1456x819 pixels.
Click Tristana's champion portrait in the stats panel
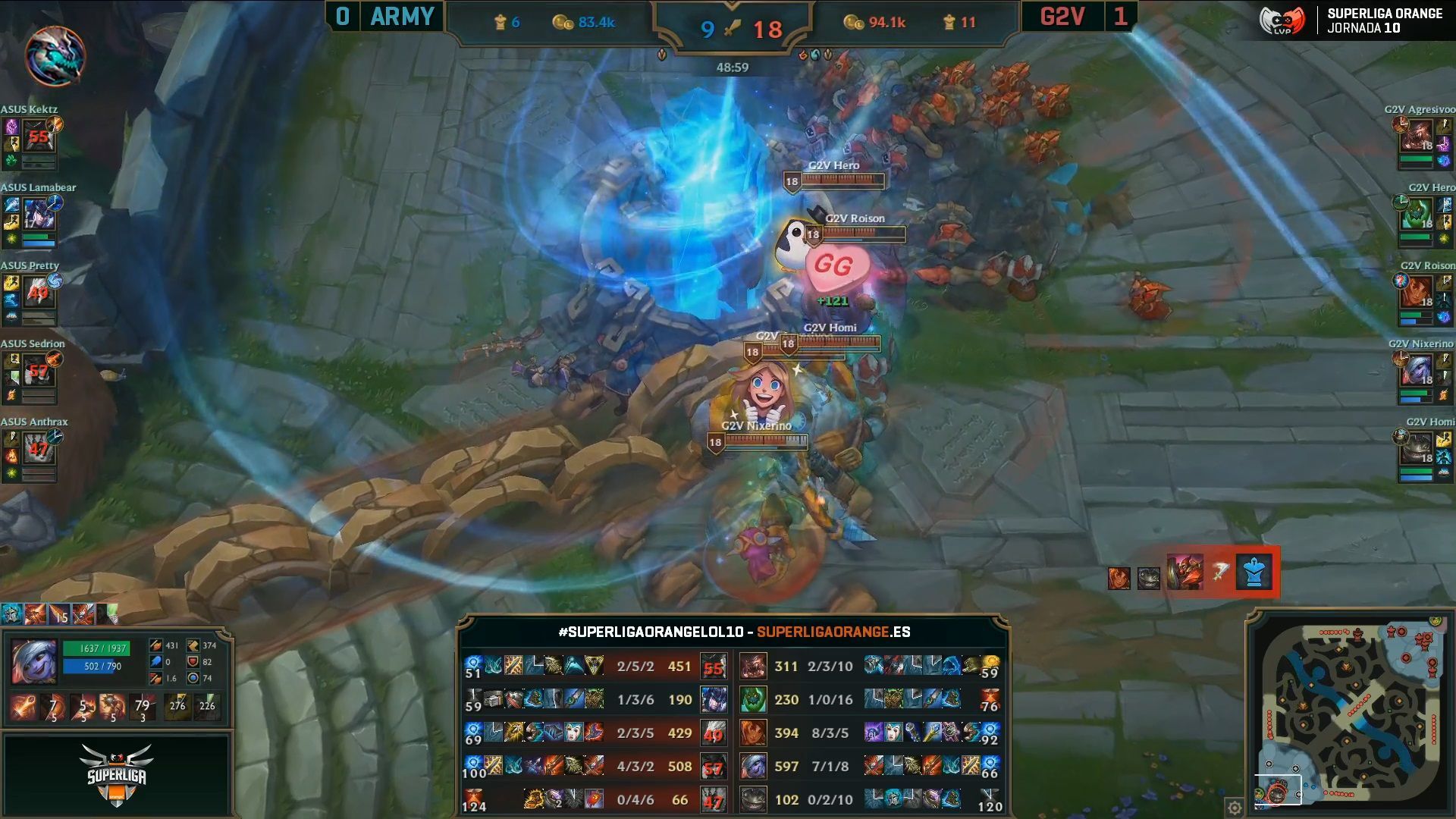pyautogui.click(x=34, y=661)
